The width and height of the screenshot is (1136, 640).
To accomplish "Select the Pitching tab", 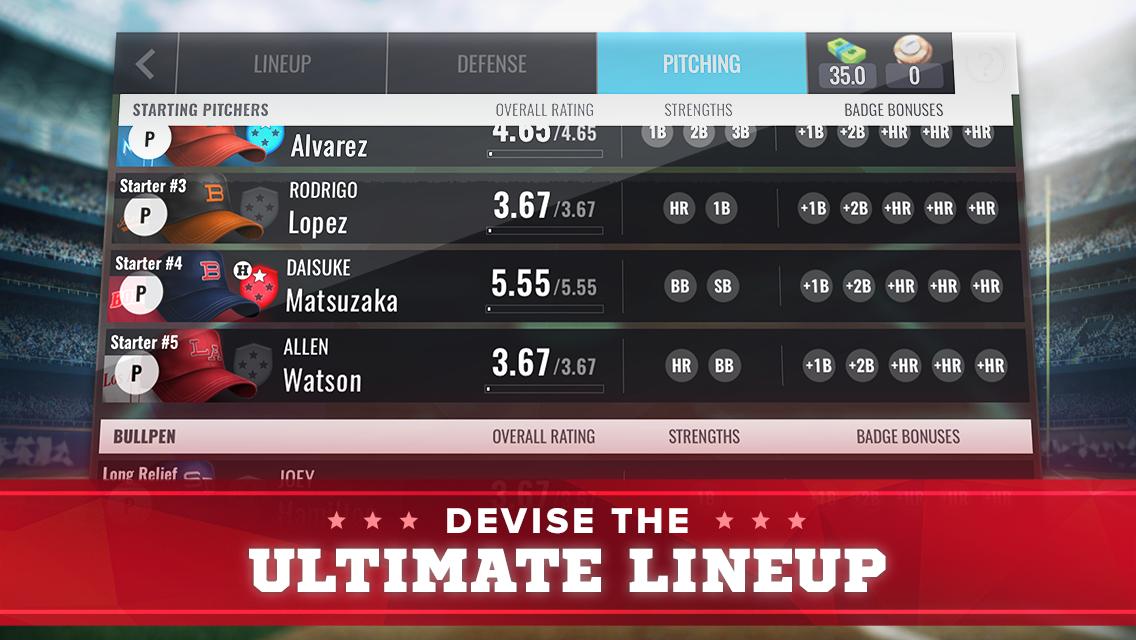I will click(x=701, y=64).
